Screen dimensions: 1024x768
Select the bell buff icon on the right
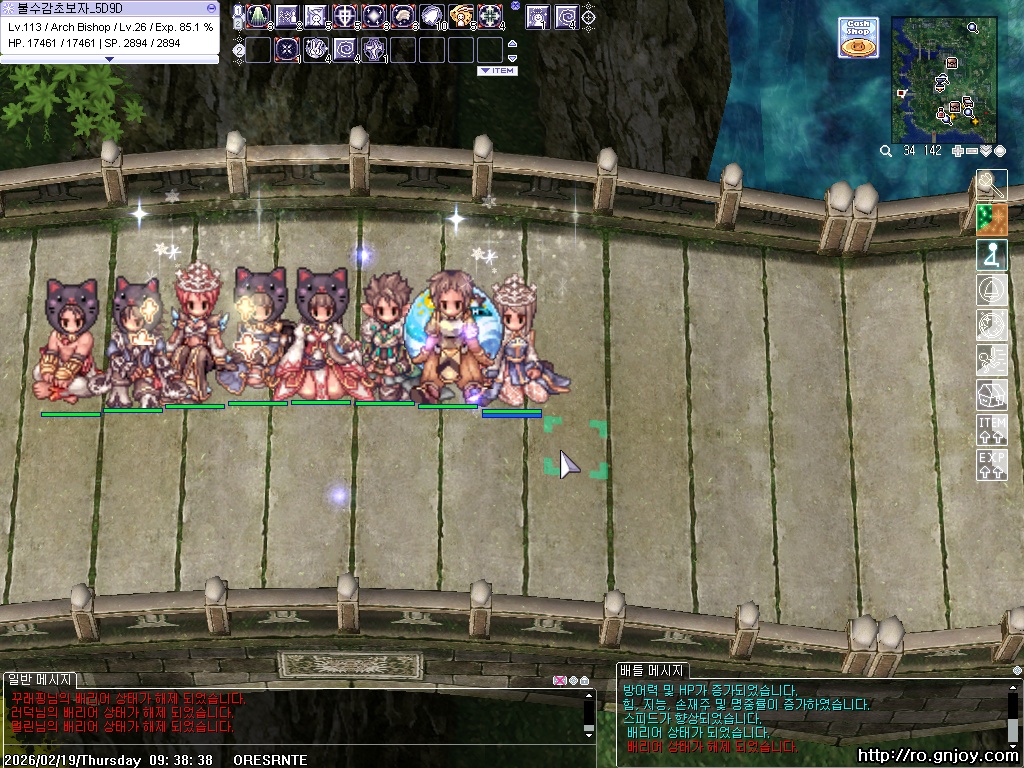[991, 290]
